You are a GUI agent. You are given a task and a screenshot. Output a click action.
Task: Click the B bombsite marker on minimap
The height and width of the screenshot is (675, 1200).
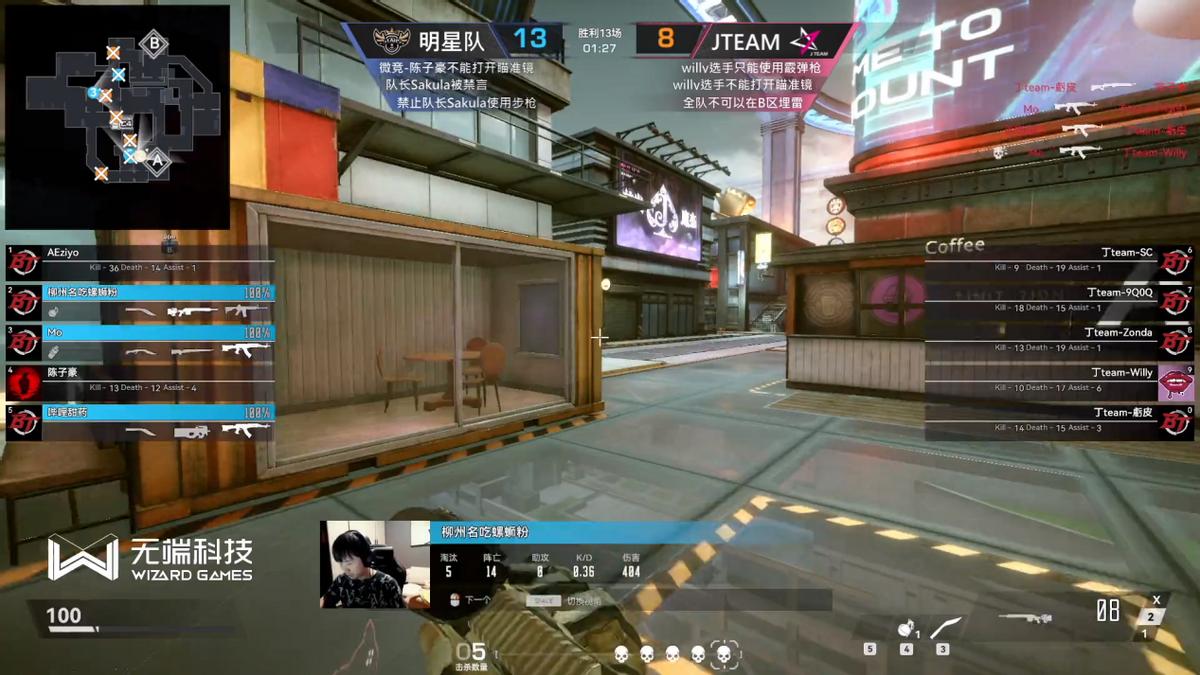tap(154, 43)
